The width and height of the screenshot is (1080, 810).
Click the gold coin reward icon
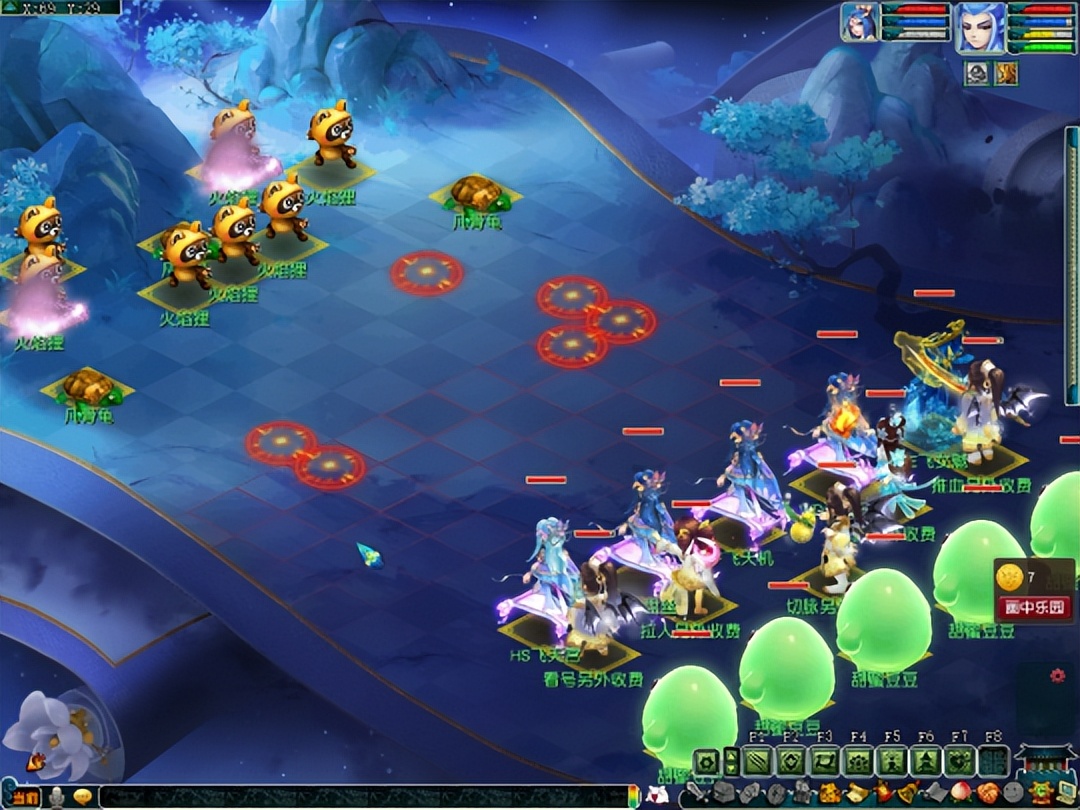[1012, 577]
